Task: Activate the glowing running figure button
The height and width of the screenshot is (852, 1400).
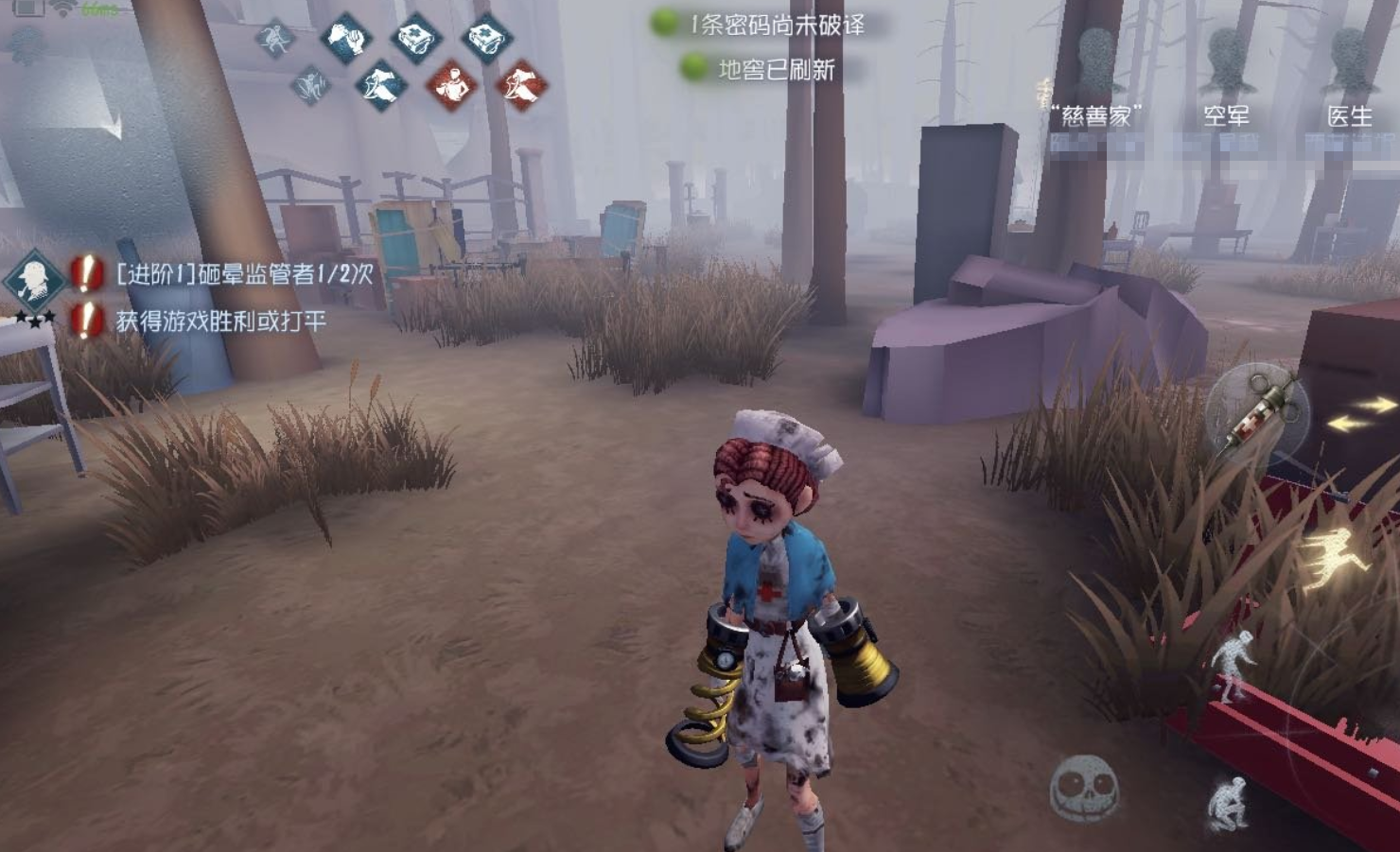Action: [1332, 559]
